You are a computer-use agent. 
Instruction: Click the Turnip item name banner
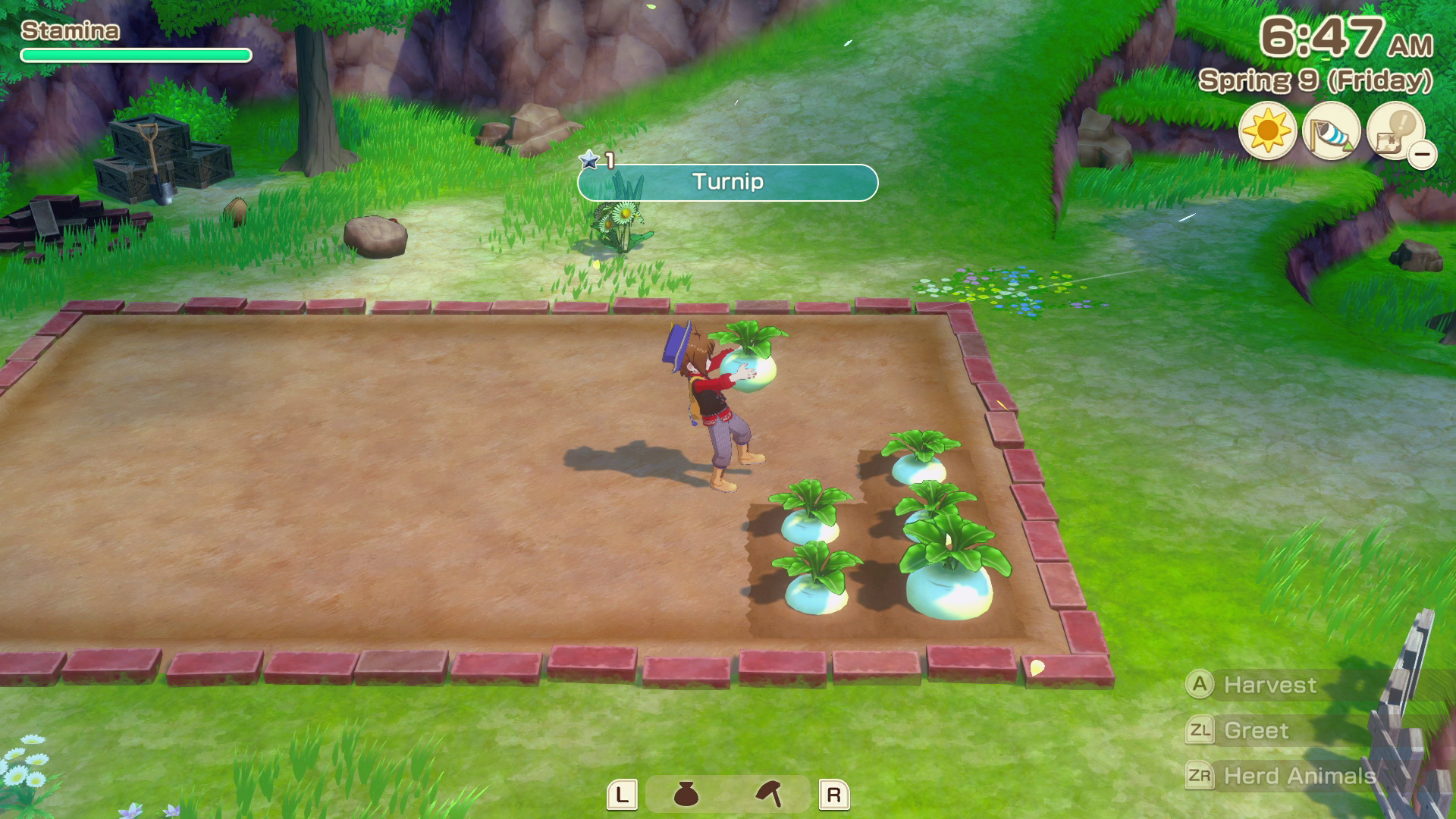pos(728,182)
